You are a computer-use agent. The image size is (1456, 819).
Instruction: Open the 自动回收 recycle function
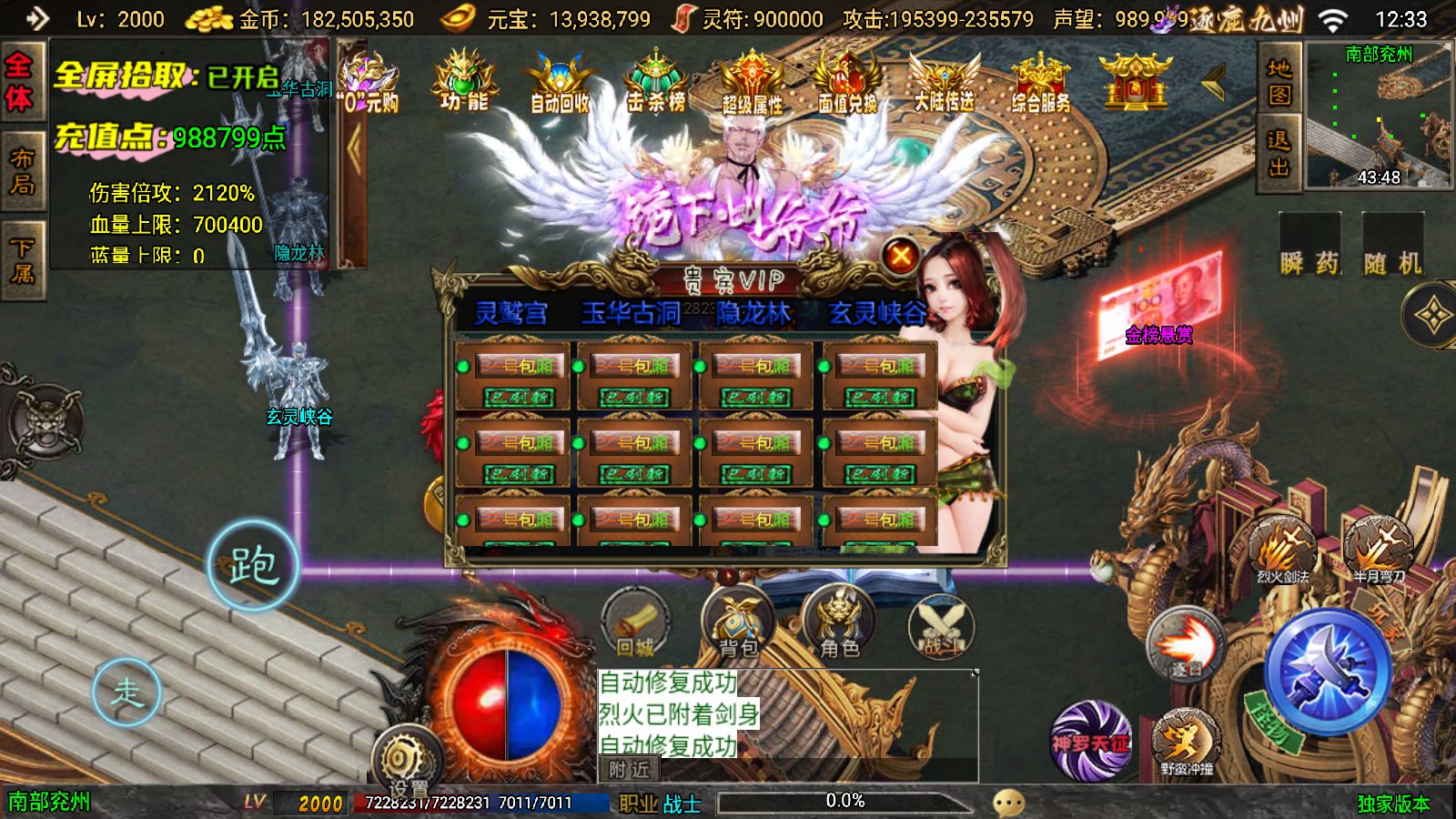[557, 82]
